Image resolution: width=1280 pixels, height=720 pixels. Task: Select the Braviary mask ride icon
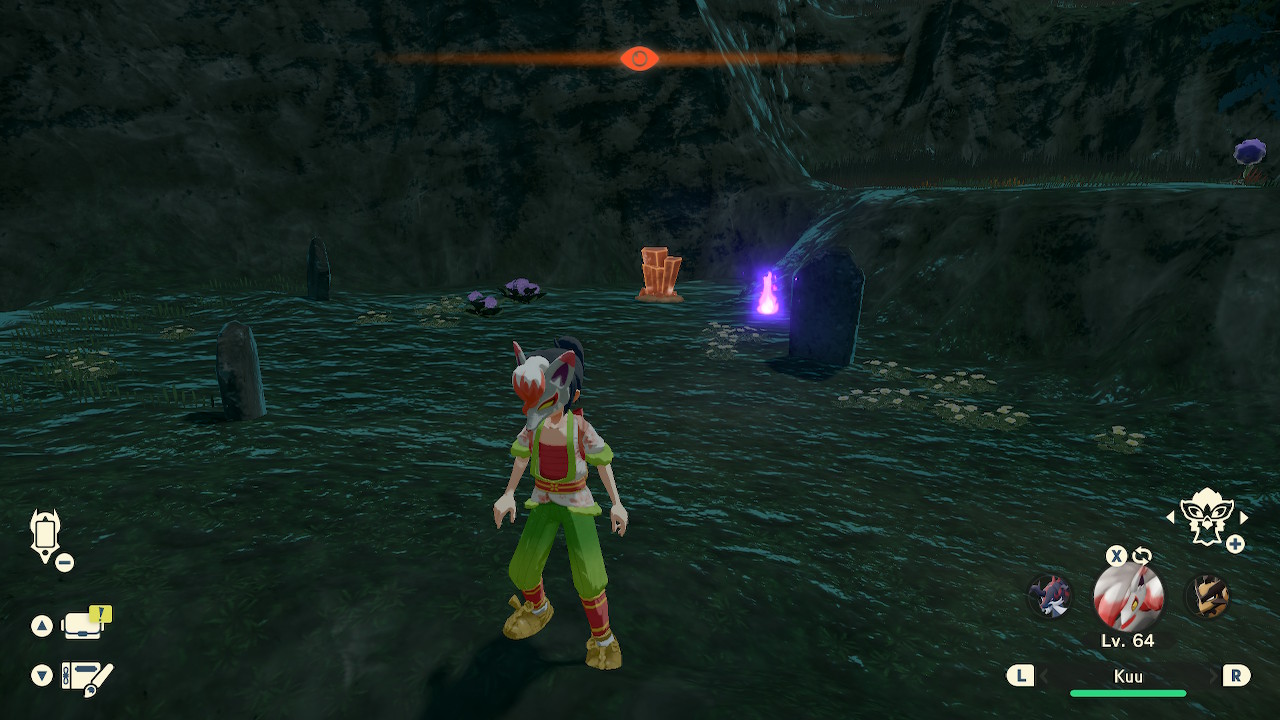click(1205, 517)
